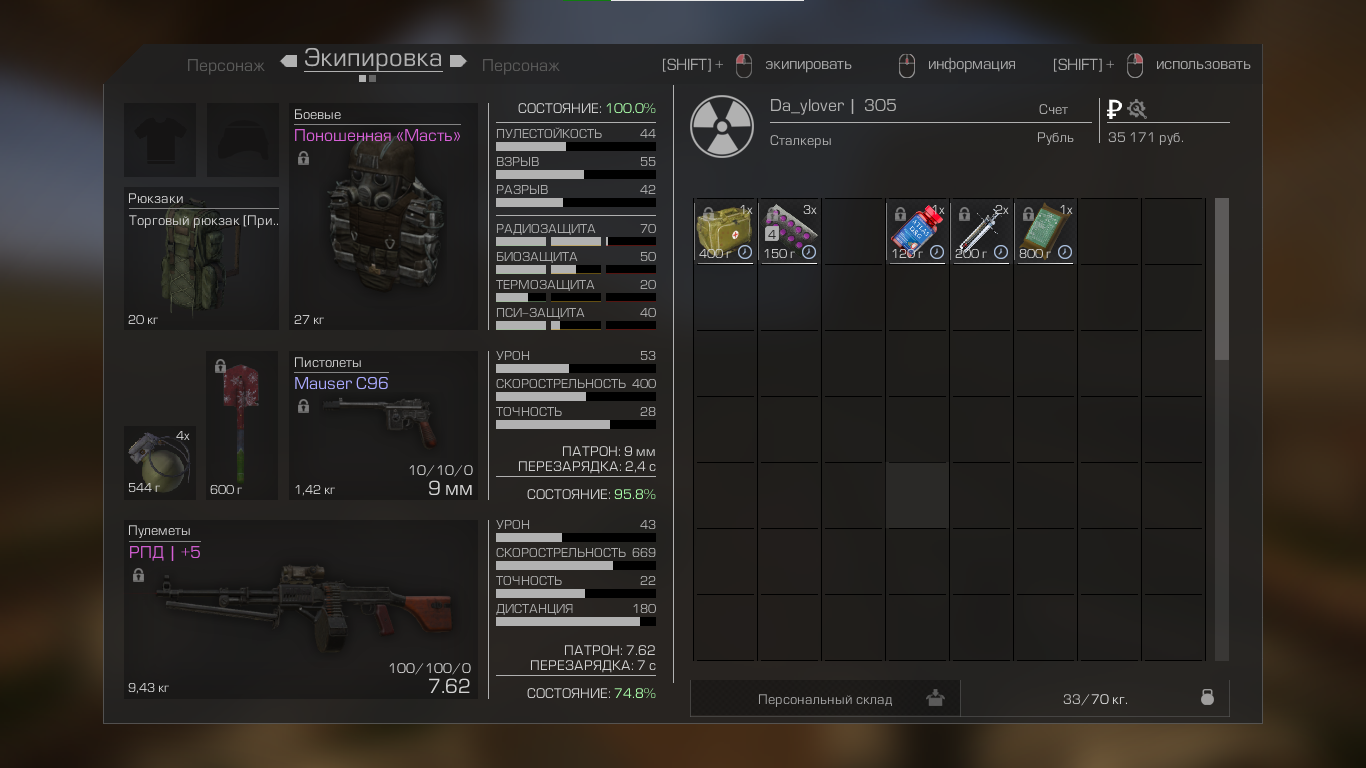Screen dimensions: 1366x768
Task: Click the inventory scrollbar
Action: tap(1221, 280)
